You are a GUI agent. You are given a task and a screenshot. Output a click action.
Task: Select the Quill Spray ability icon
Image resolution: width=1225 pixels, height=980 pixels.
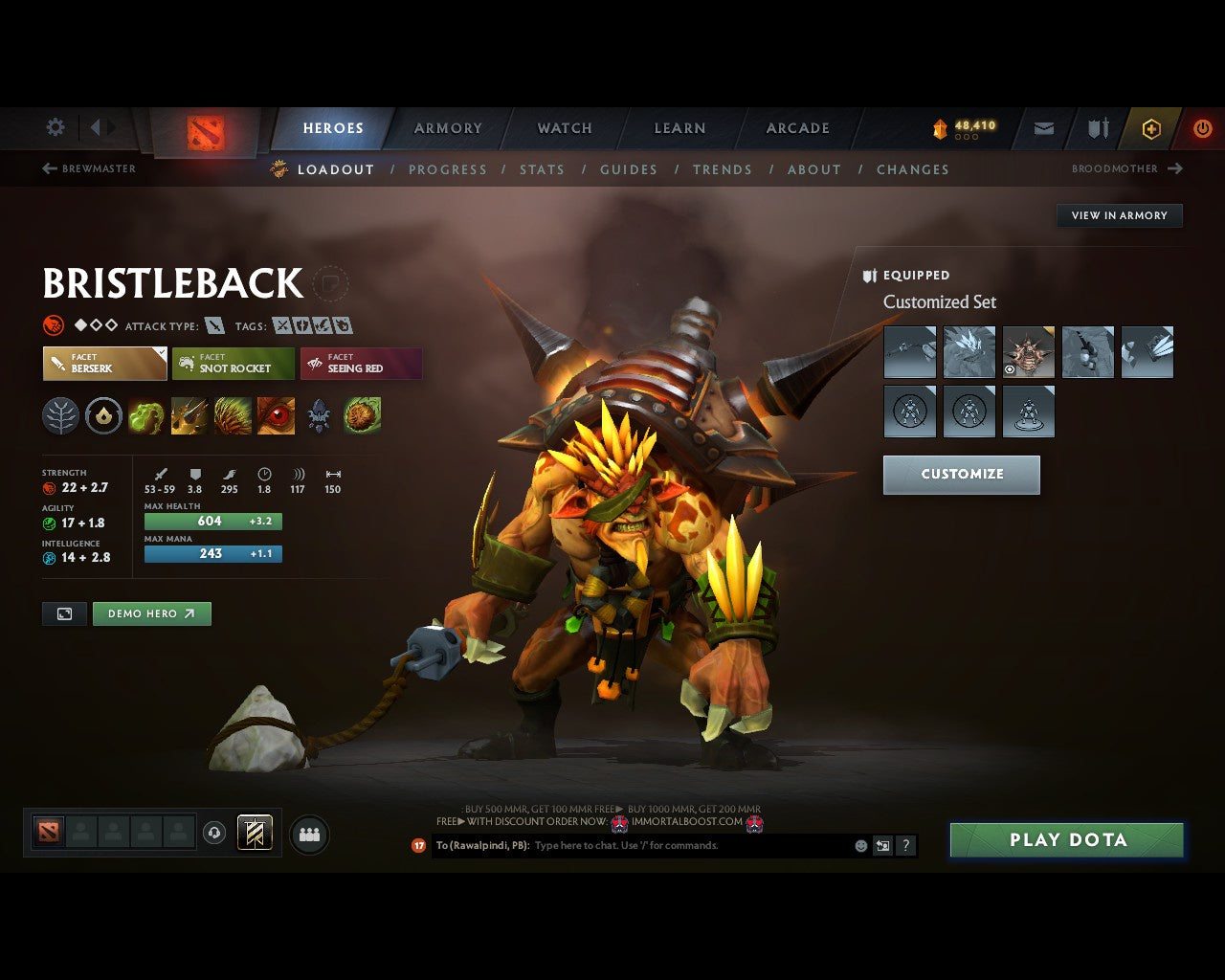pos(189,415)
